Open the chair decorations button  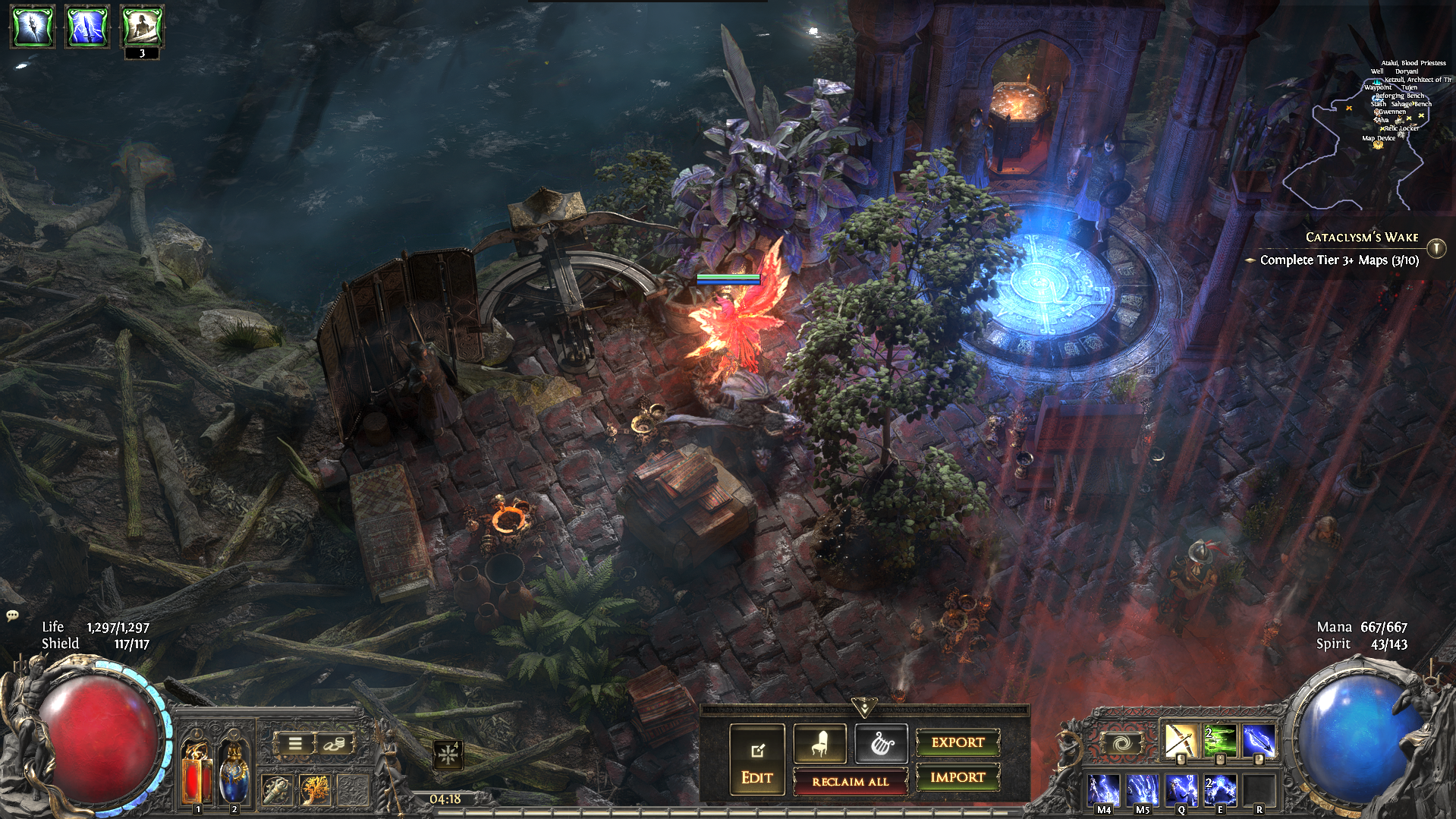819,743
